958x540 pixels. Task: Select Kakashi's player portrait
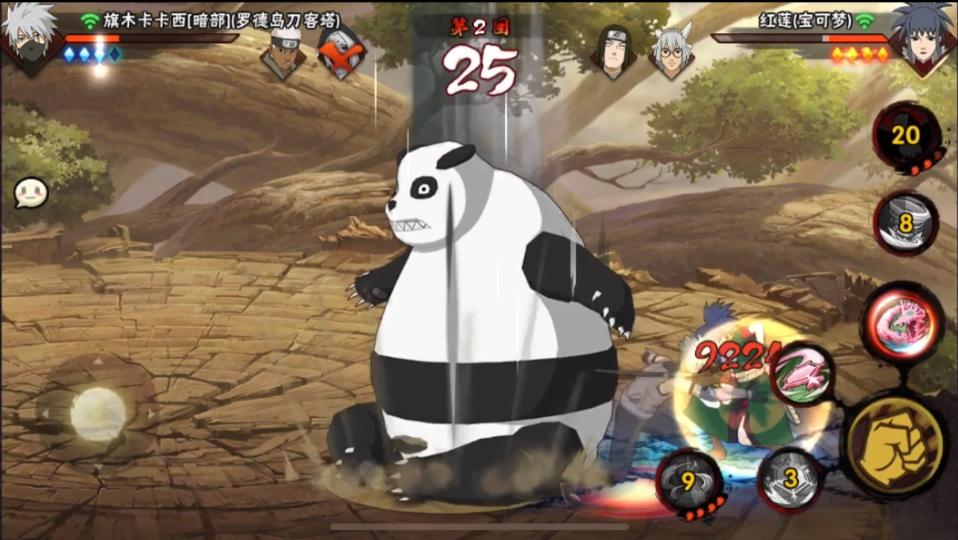30,38
